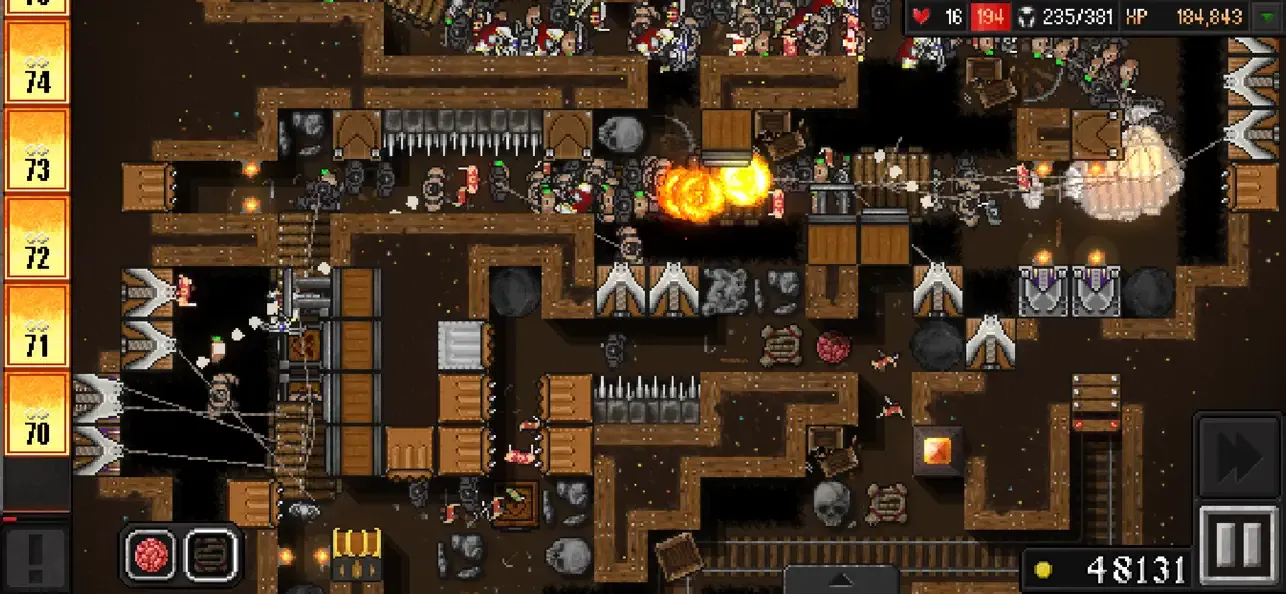
Task: Select the wooden barricade trap icon
Action: coord(211,554)
